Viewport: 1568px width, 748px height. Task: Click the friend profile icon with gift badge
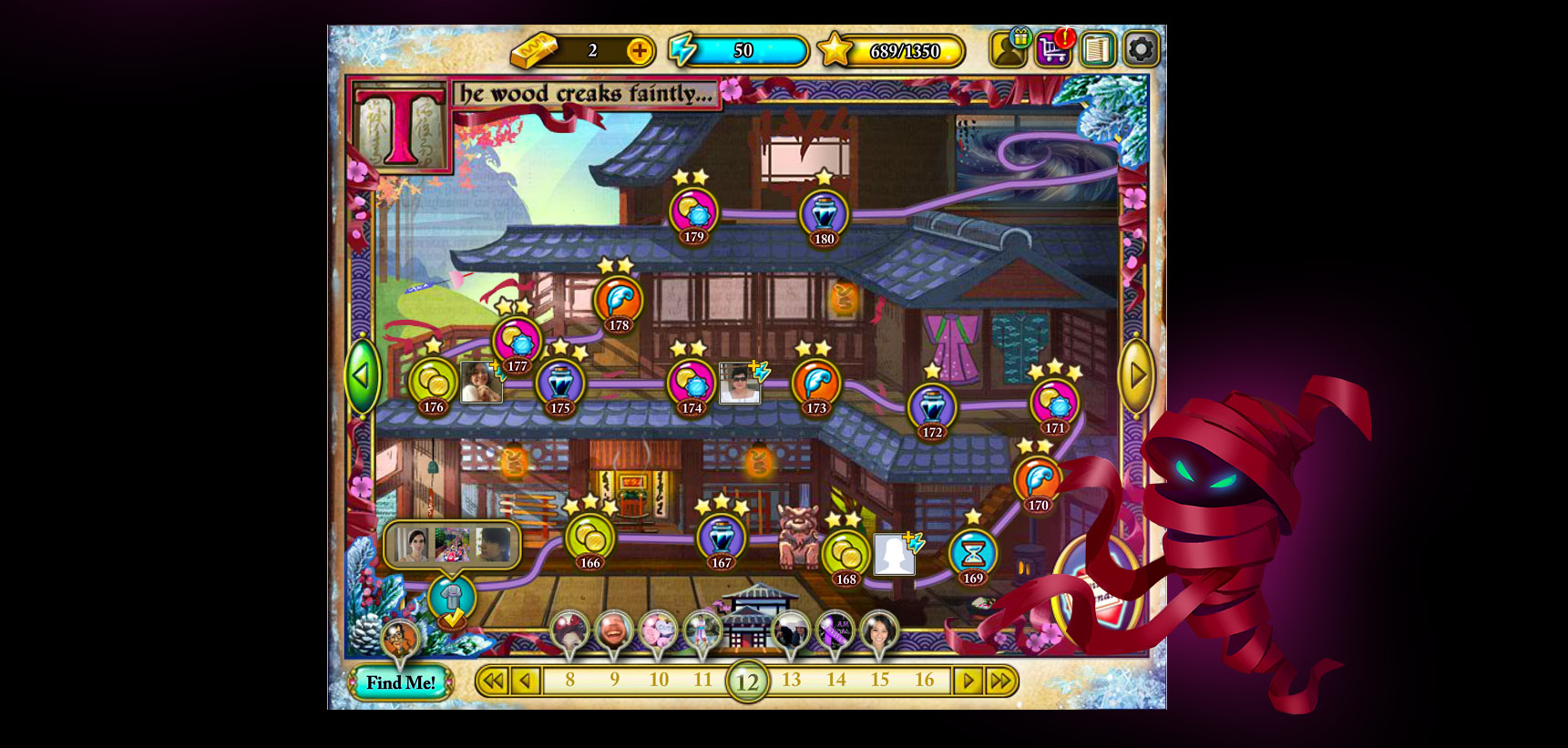1008,50
